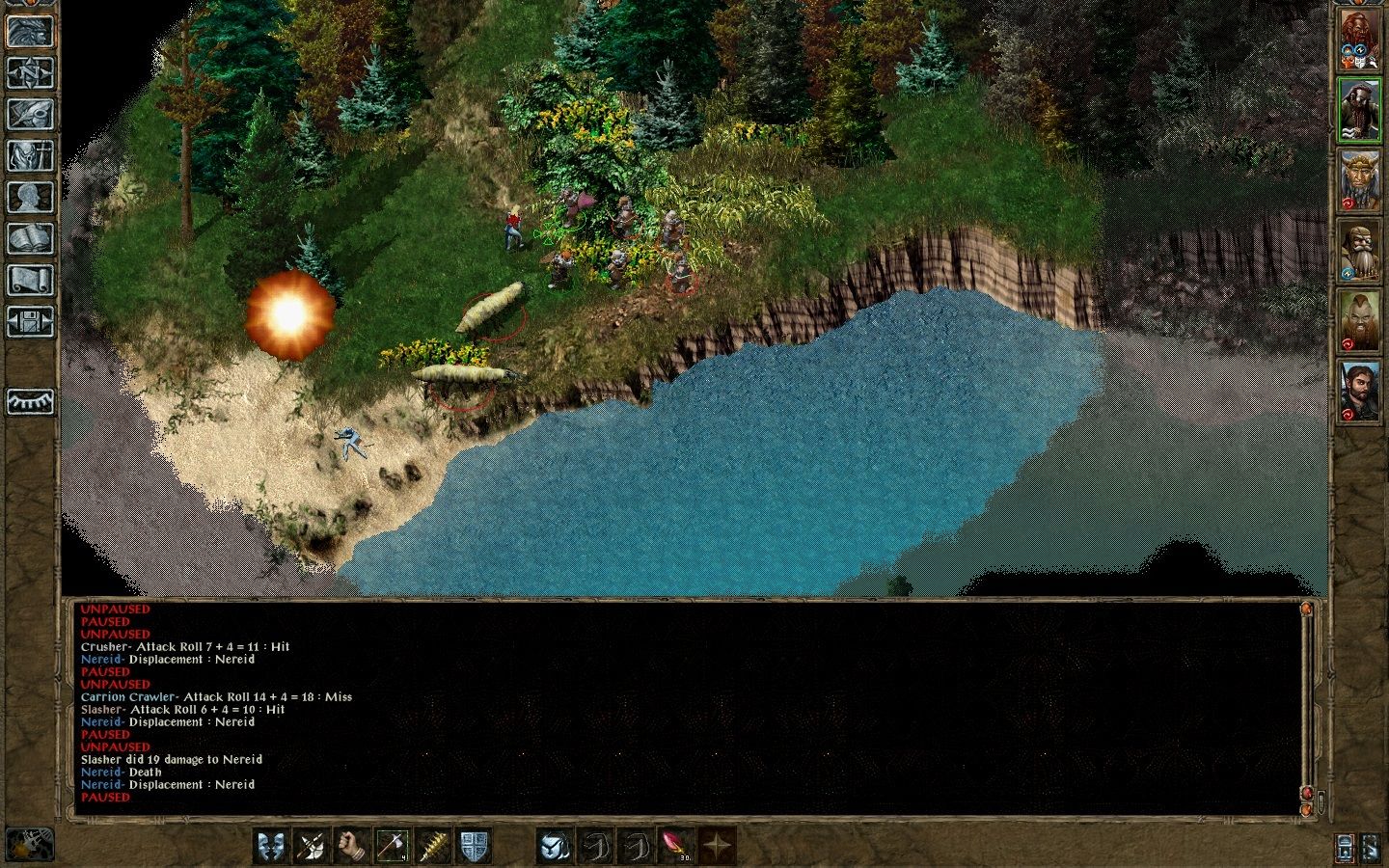Open the area map with the compass button
Screen dimensions: 1389x868
30,72
